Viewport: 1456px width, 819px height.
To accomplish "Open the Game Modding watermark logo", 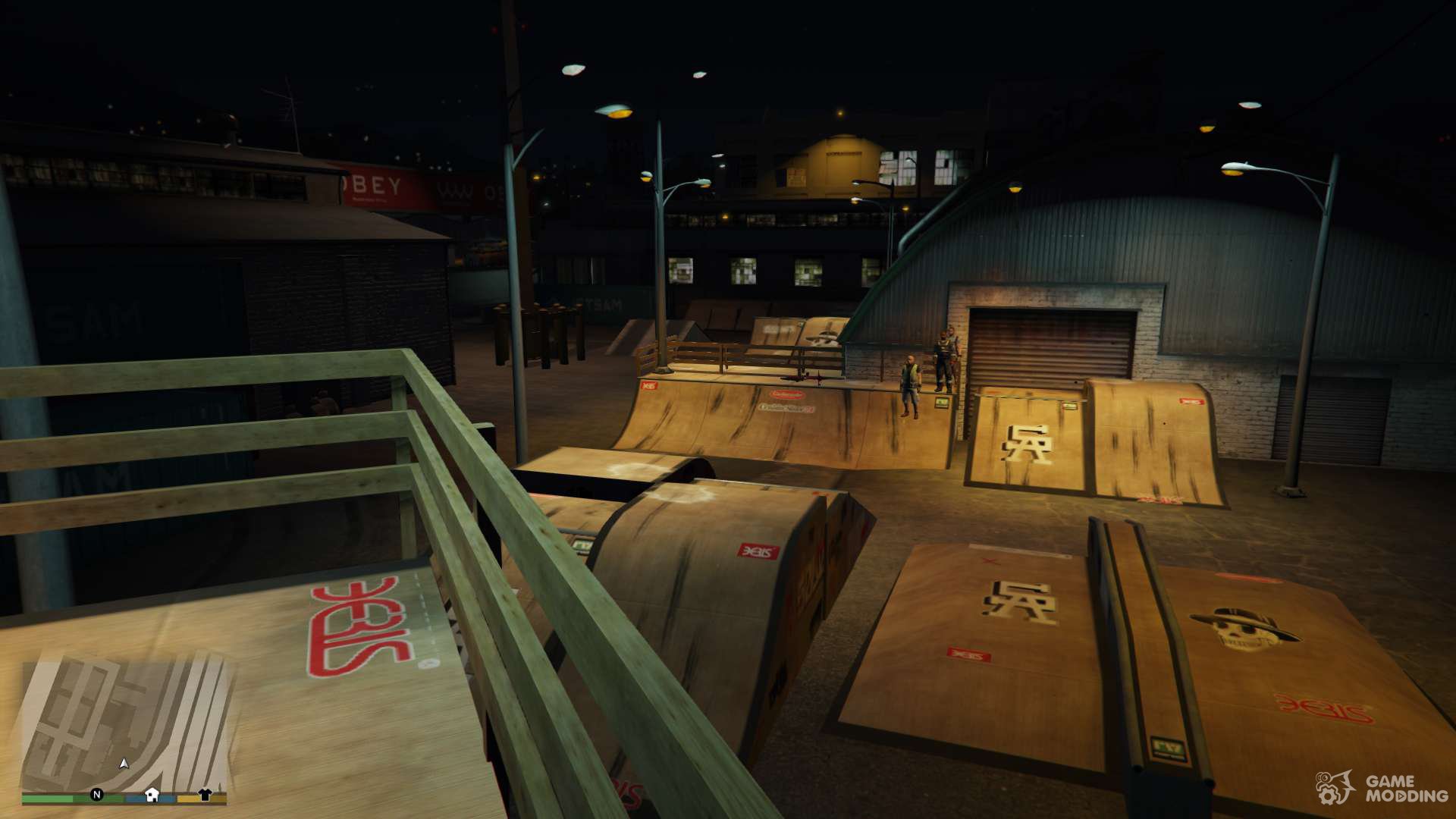I will pyautogui.click(x=1382, y=789).
